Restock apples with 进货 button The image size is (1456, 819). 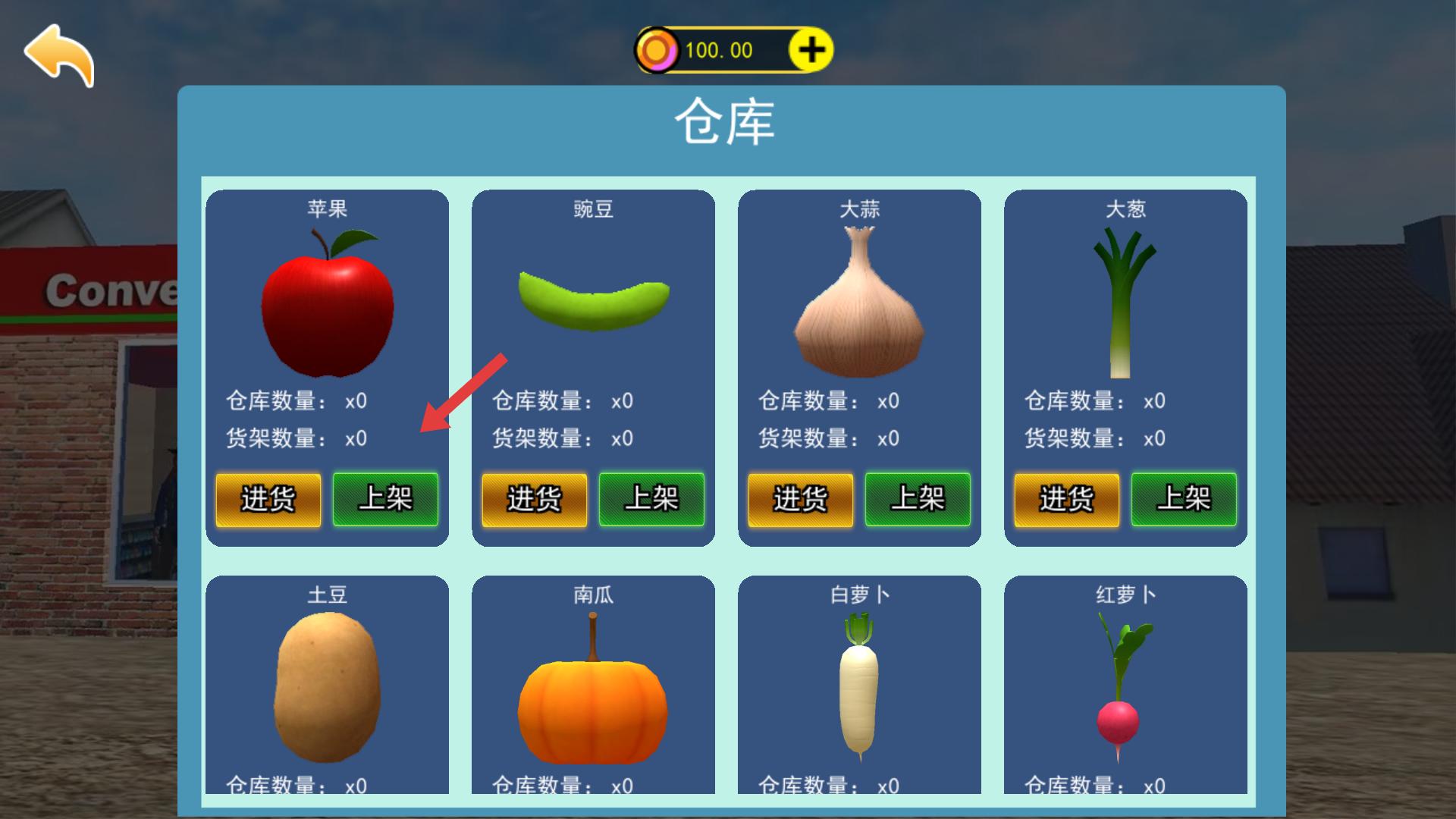click(x=268, y=499)
